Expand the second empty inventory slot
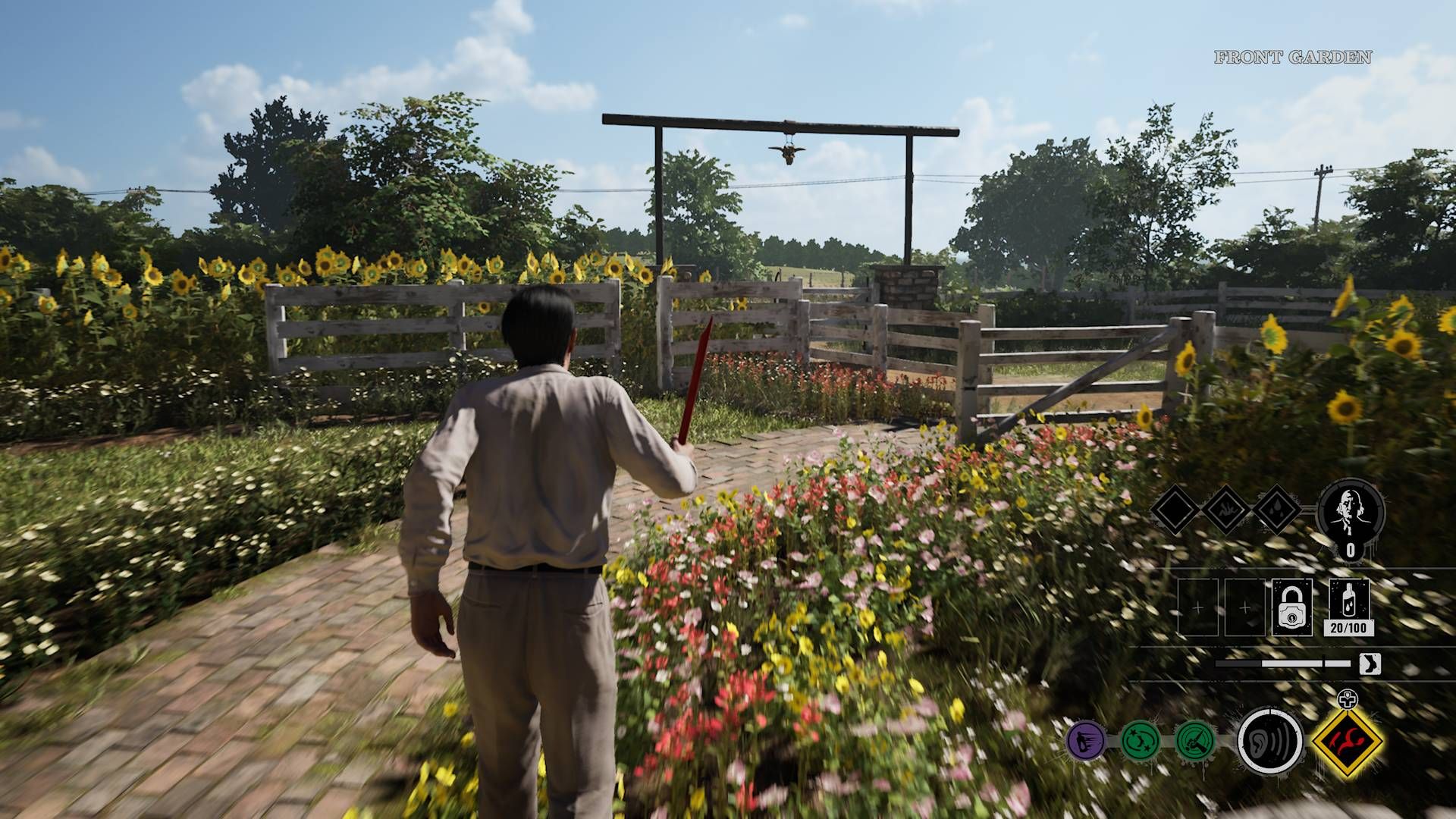Screen dimensions: 1456x819 (1244, 606)
